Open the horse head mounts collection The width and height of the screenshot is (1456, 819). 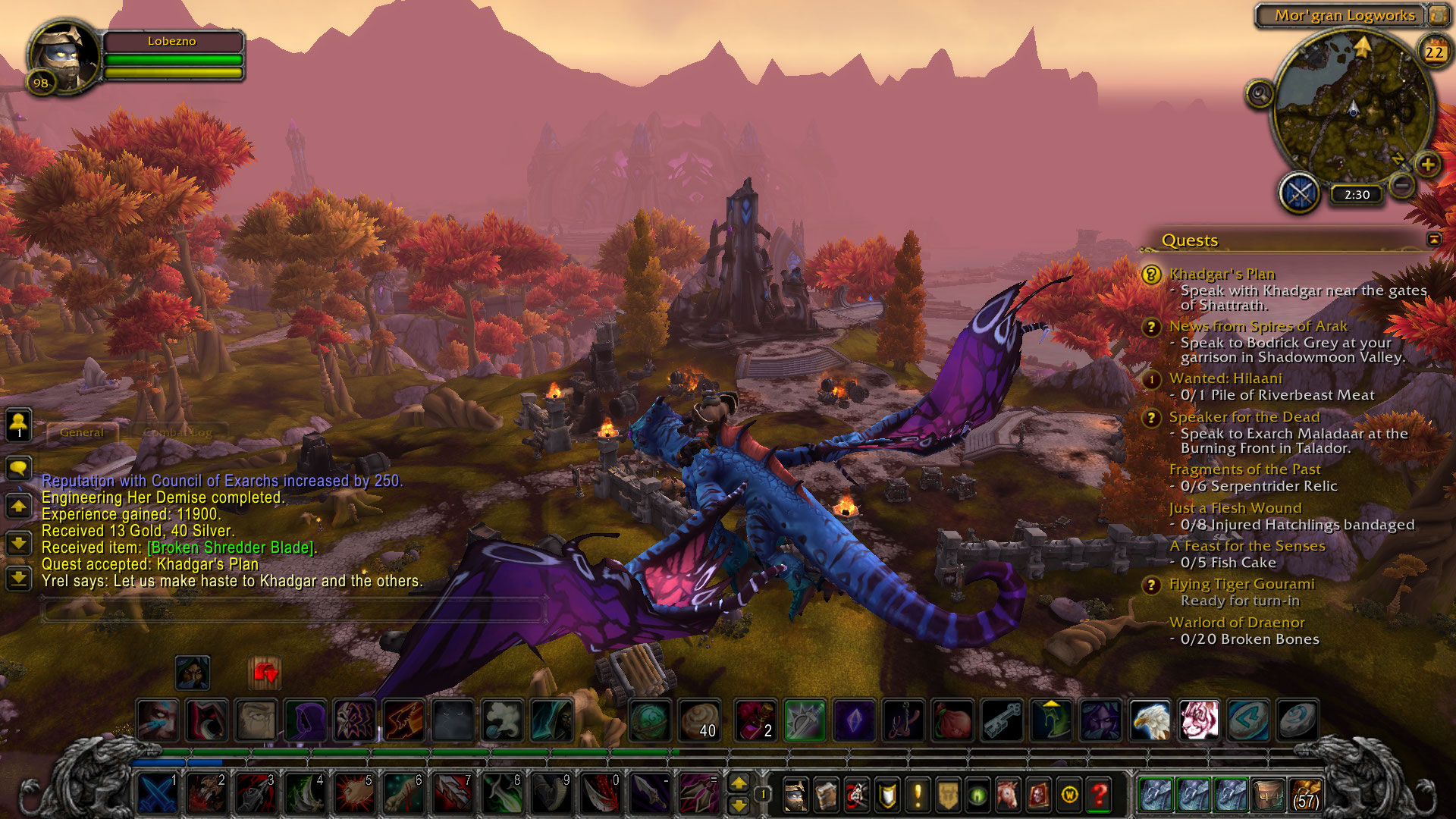tap(1008, 795)
